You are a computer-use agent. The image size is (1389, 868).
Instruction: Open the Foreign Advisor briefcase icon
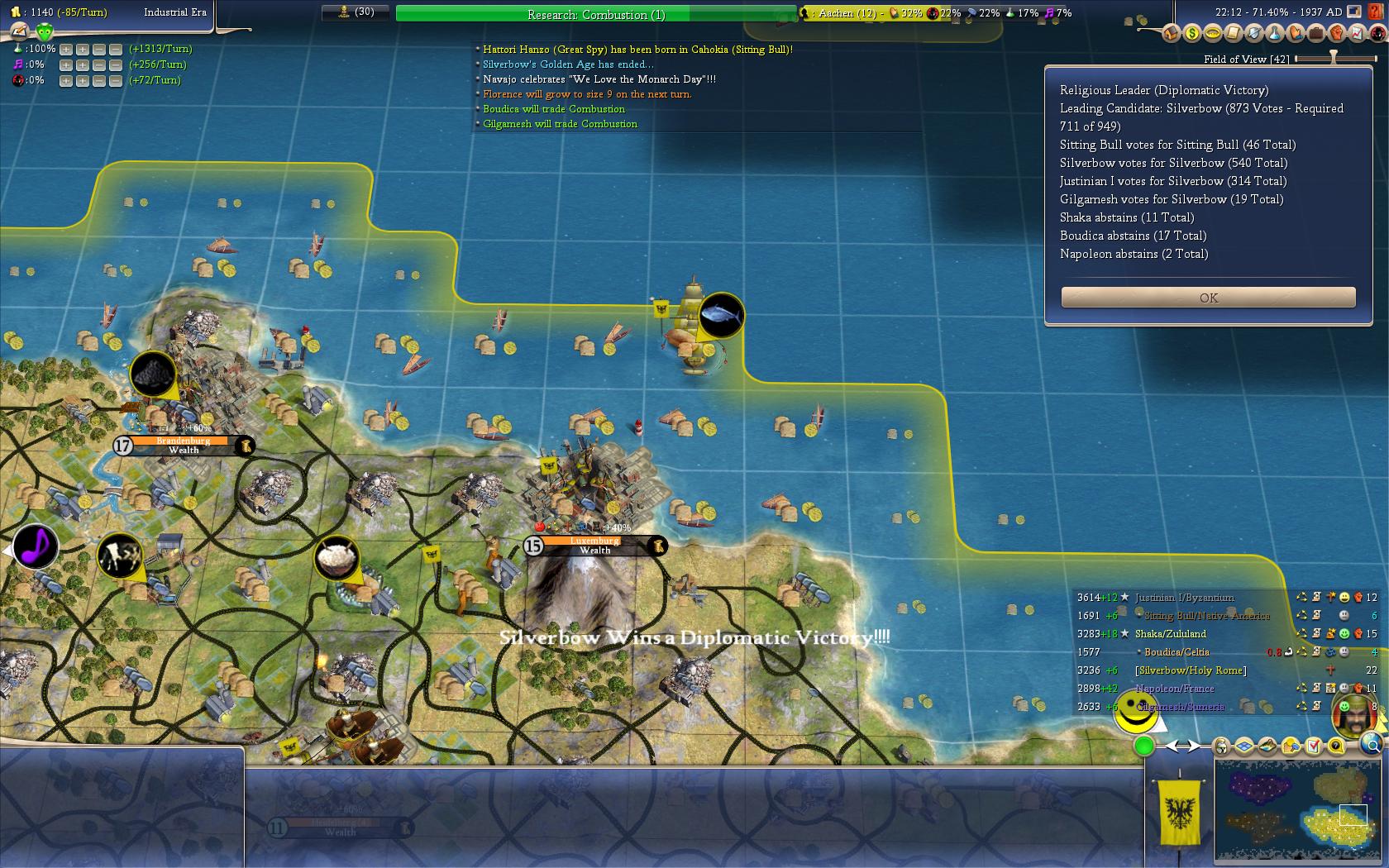tap(1315, 34)
